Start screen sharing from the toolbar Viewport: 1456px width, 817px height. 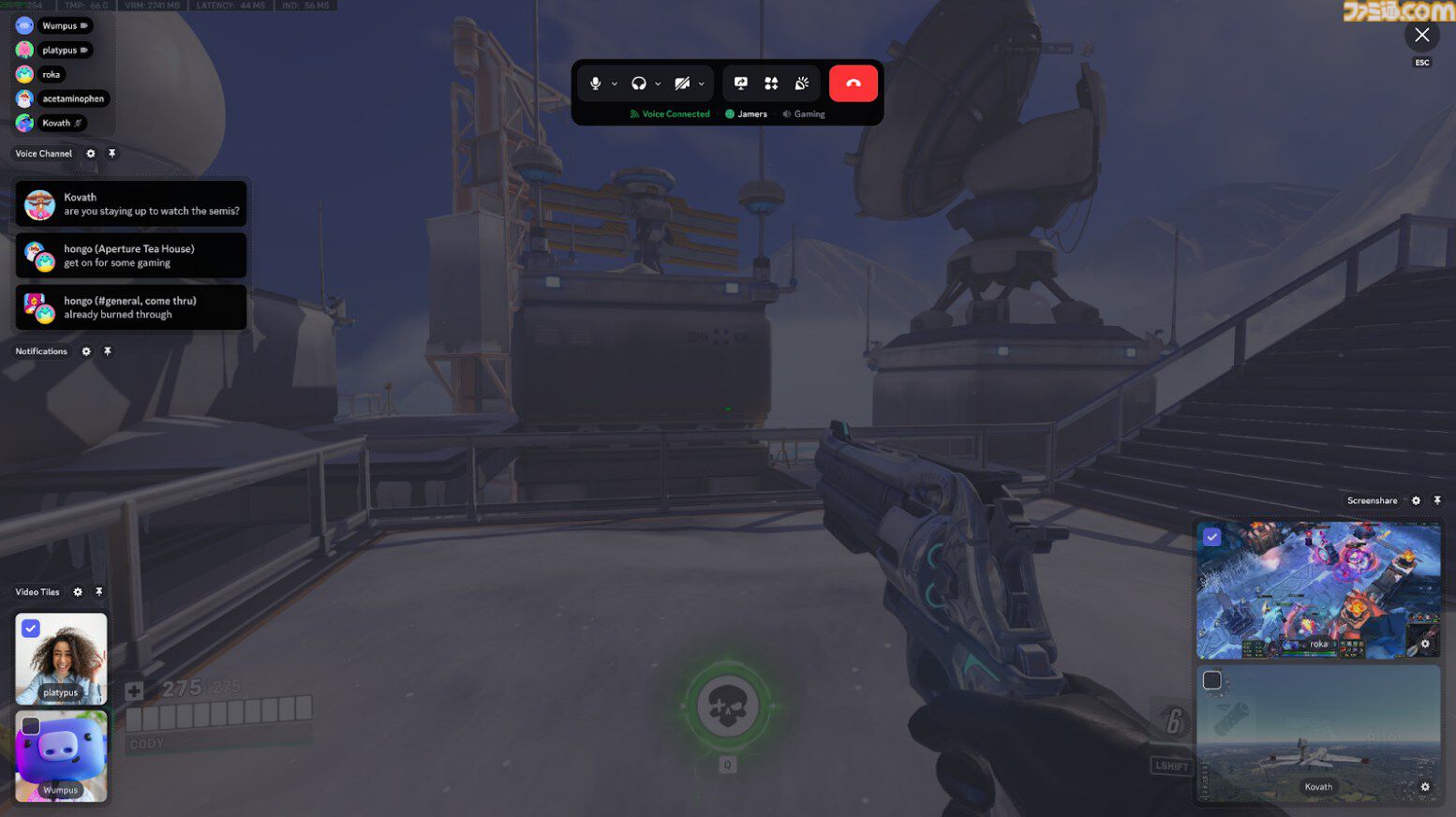(740, 82)
